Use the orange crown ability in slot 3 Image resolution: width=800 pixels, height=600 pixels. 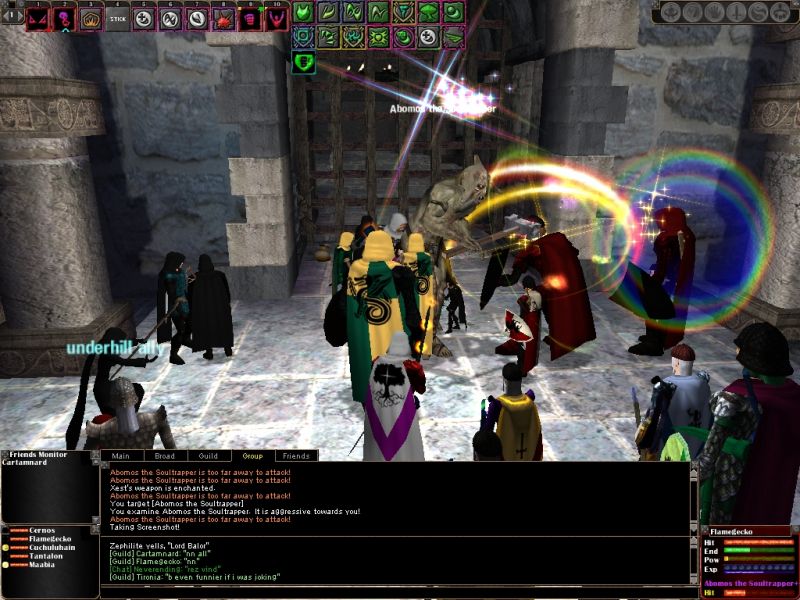[x=91, y=18]
